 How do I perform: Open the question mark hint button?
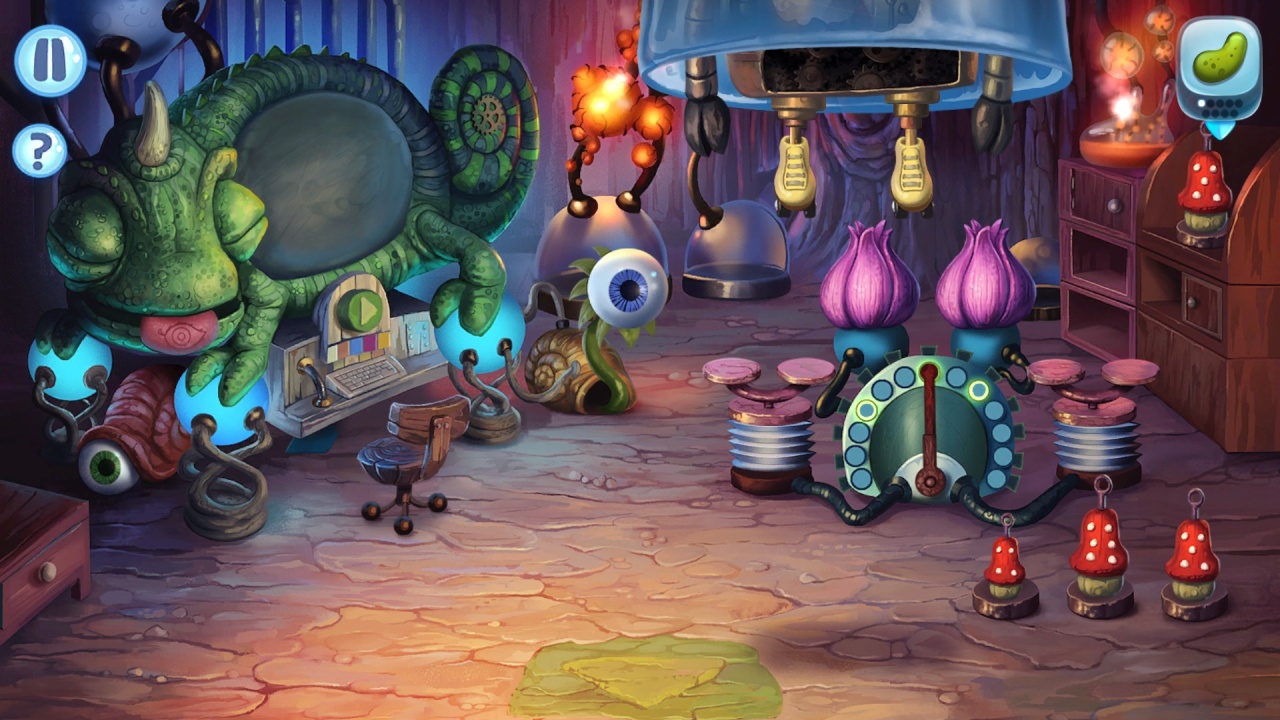pos(40,151)
